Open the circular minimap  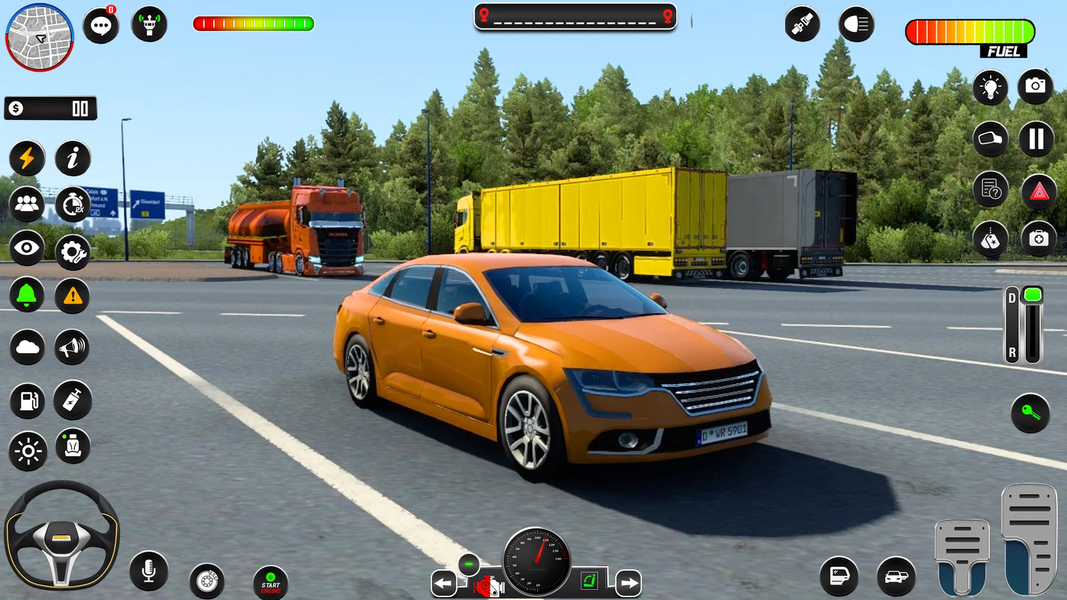(40, 37)
